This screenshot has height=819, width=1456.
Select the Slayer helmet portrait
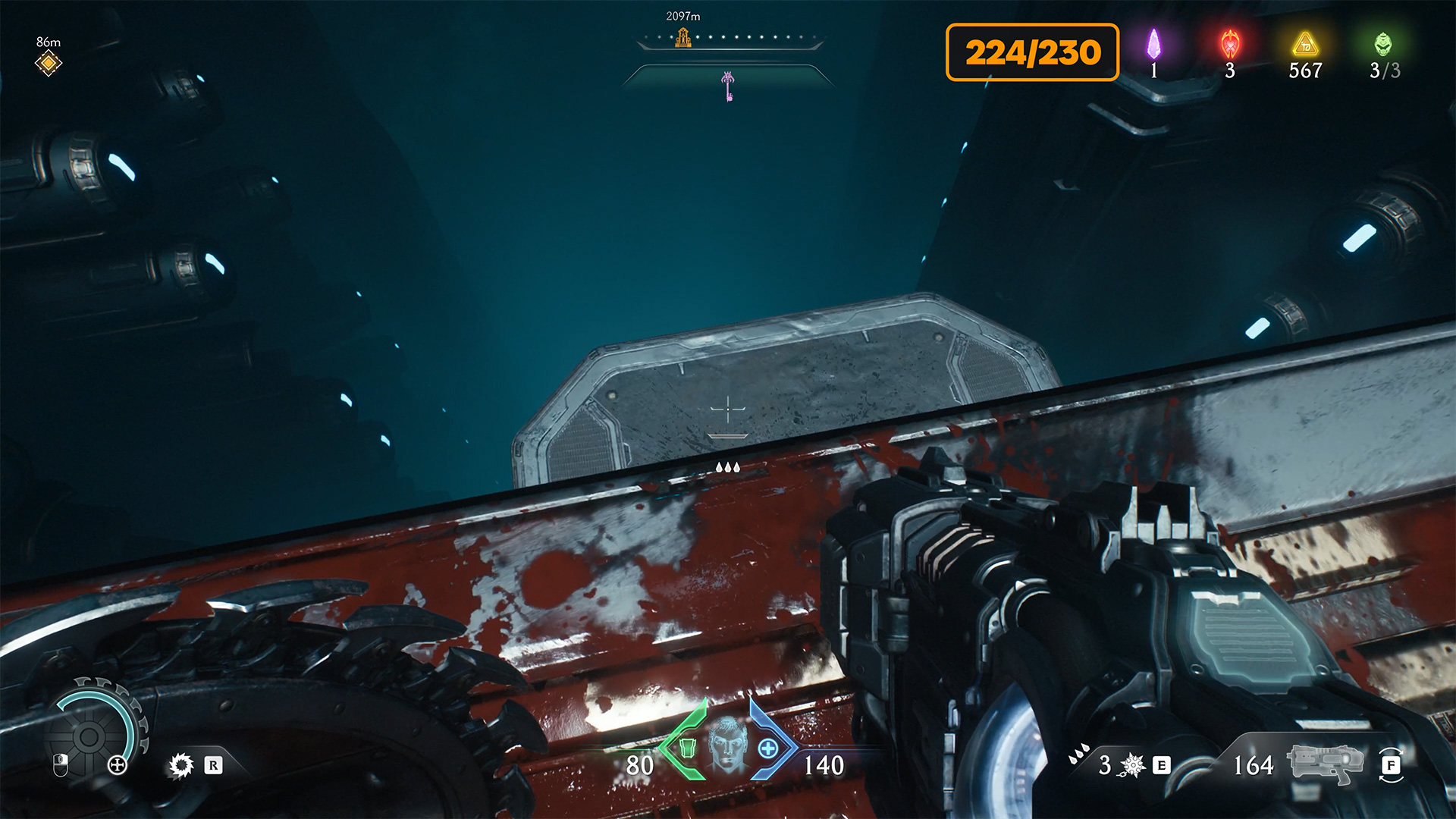[727, 745]
